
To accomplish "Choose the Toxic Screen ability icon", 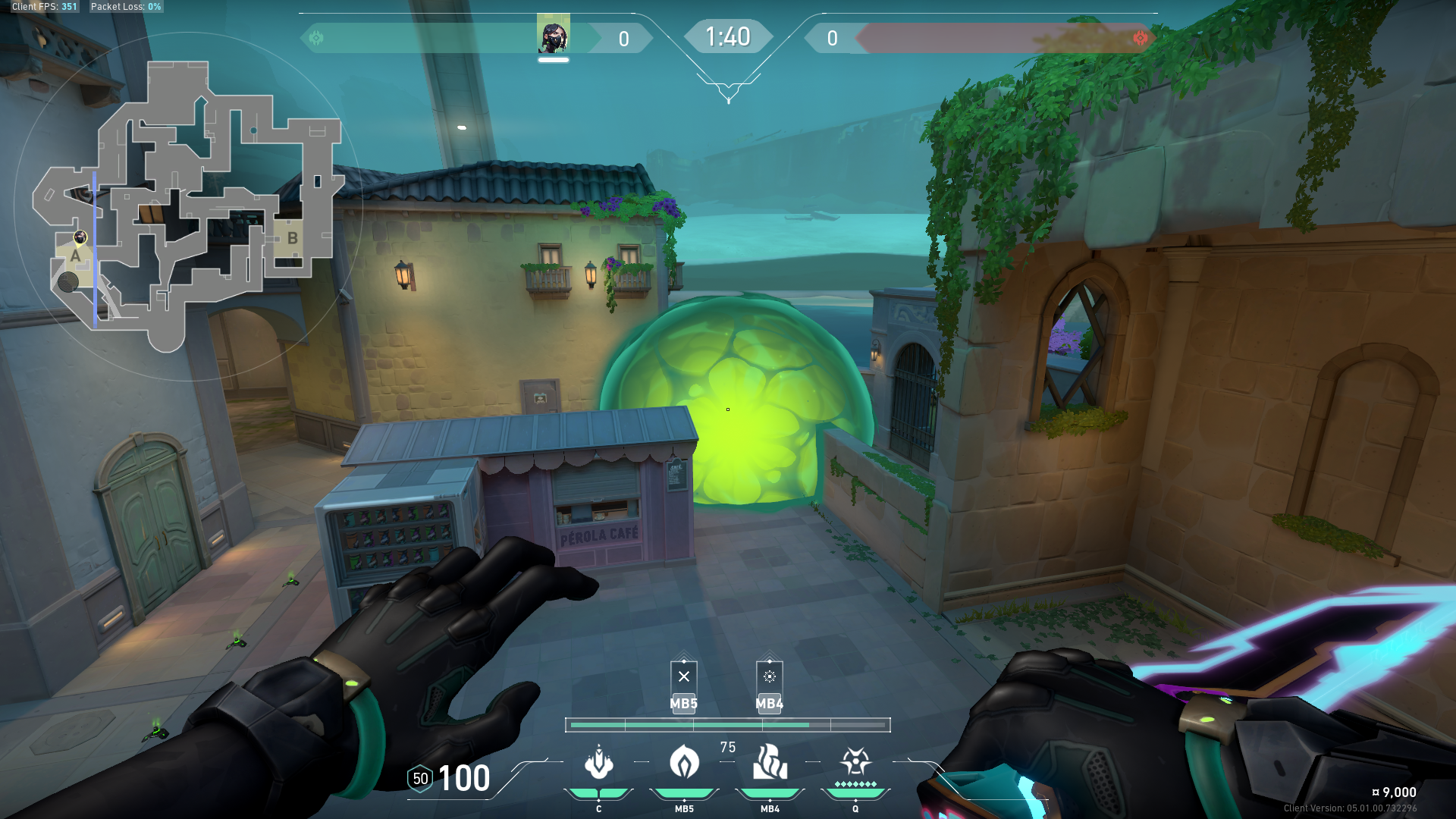I will point(770,763).
